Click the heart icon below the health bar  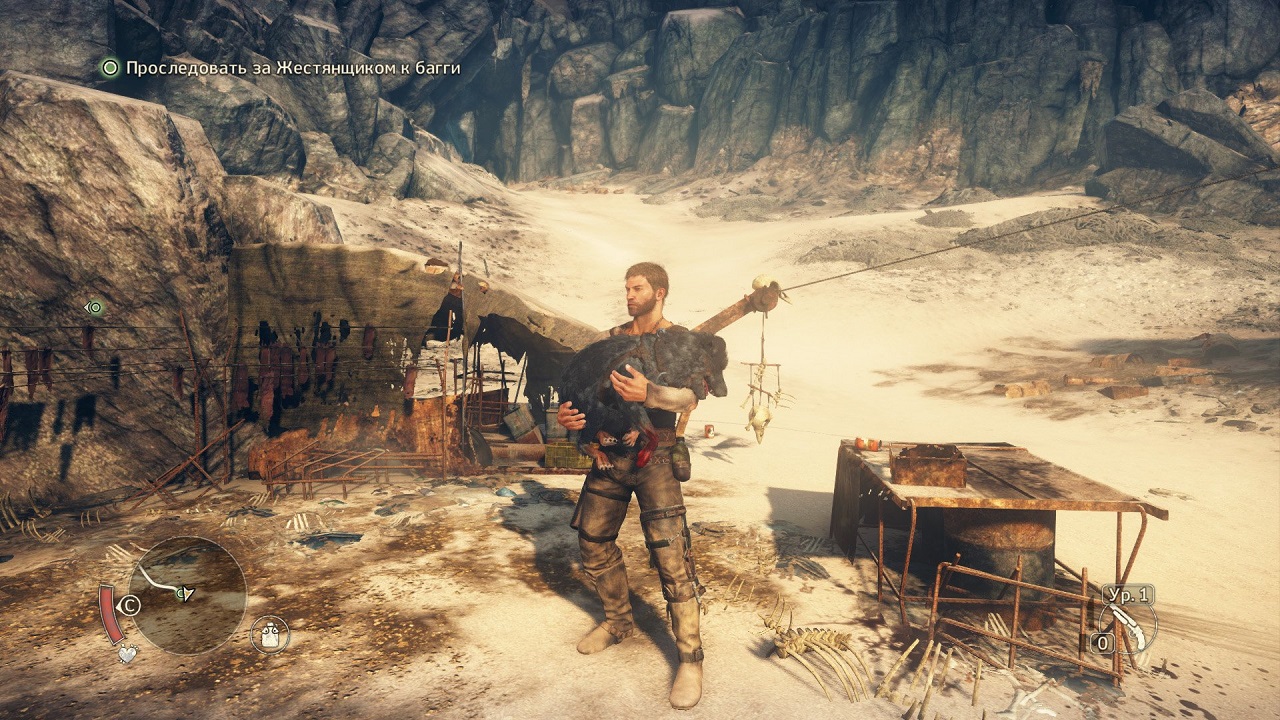[x=127, y=654]
